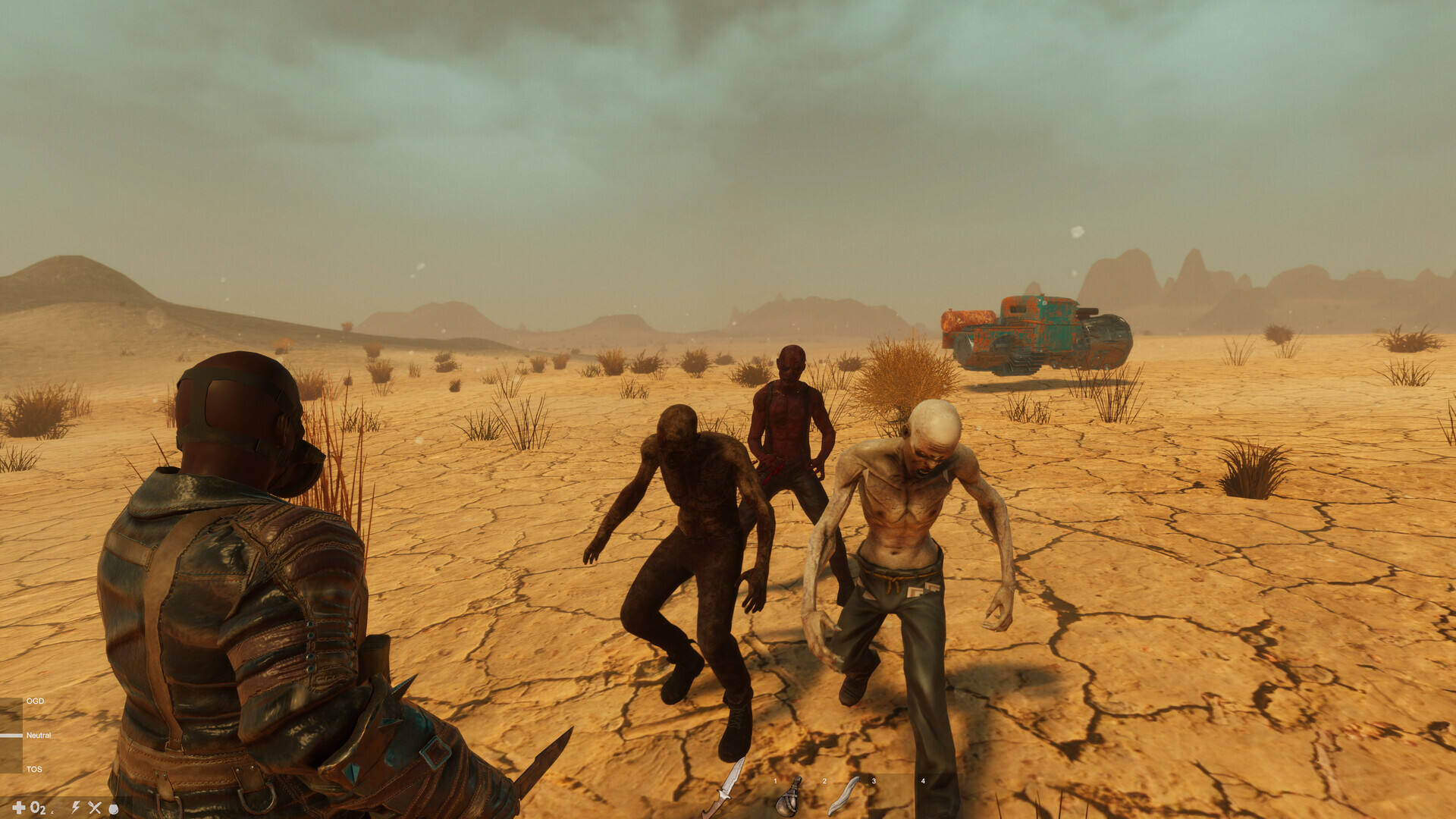Click the O2 oxygen status icon

click(x=38, y=808)
